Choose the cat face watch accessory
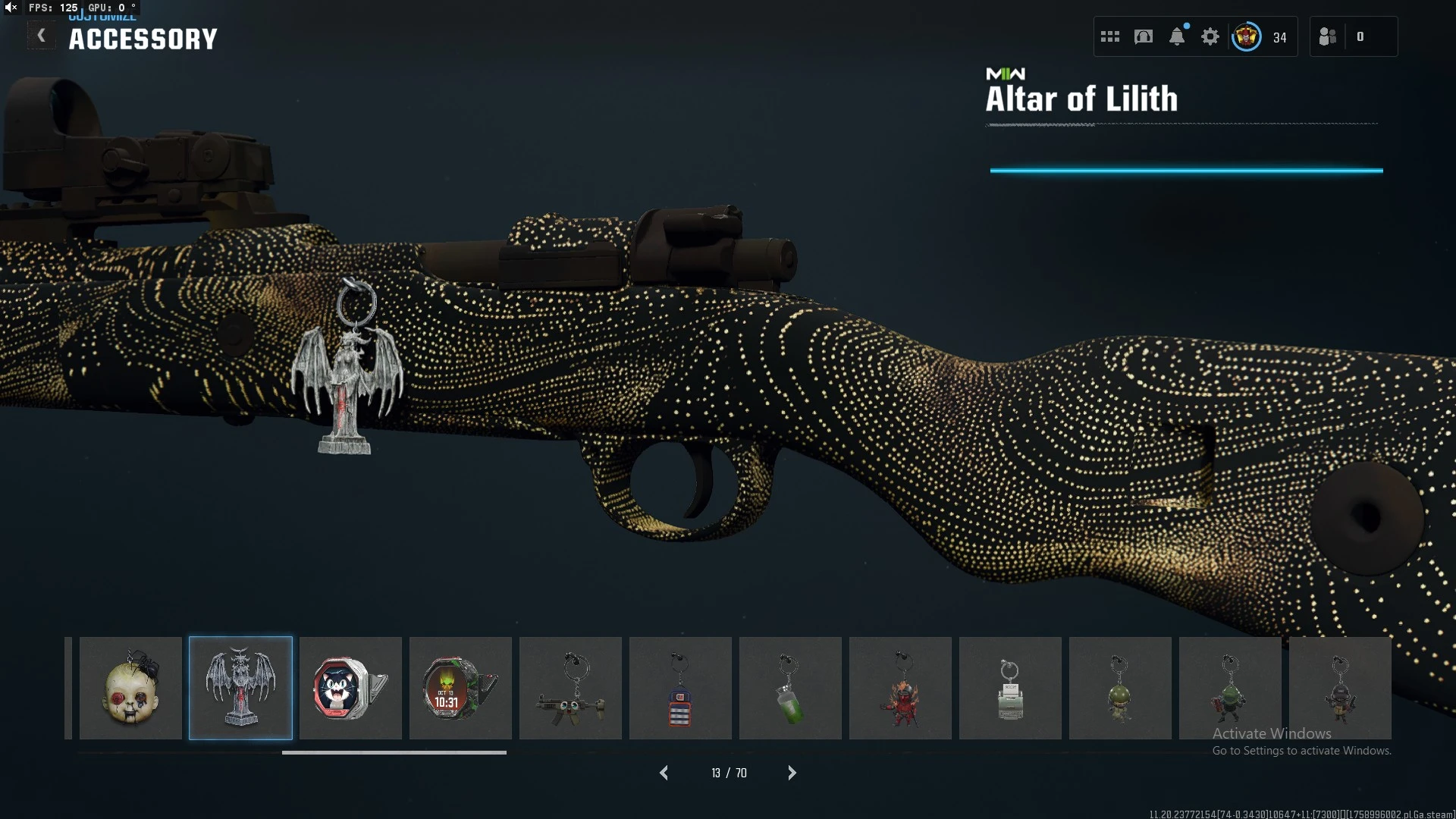The image size is (1456, 819). tap(350, 688)
